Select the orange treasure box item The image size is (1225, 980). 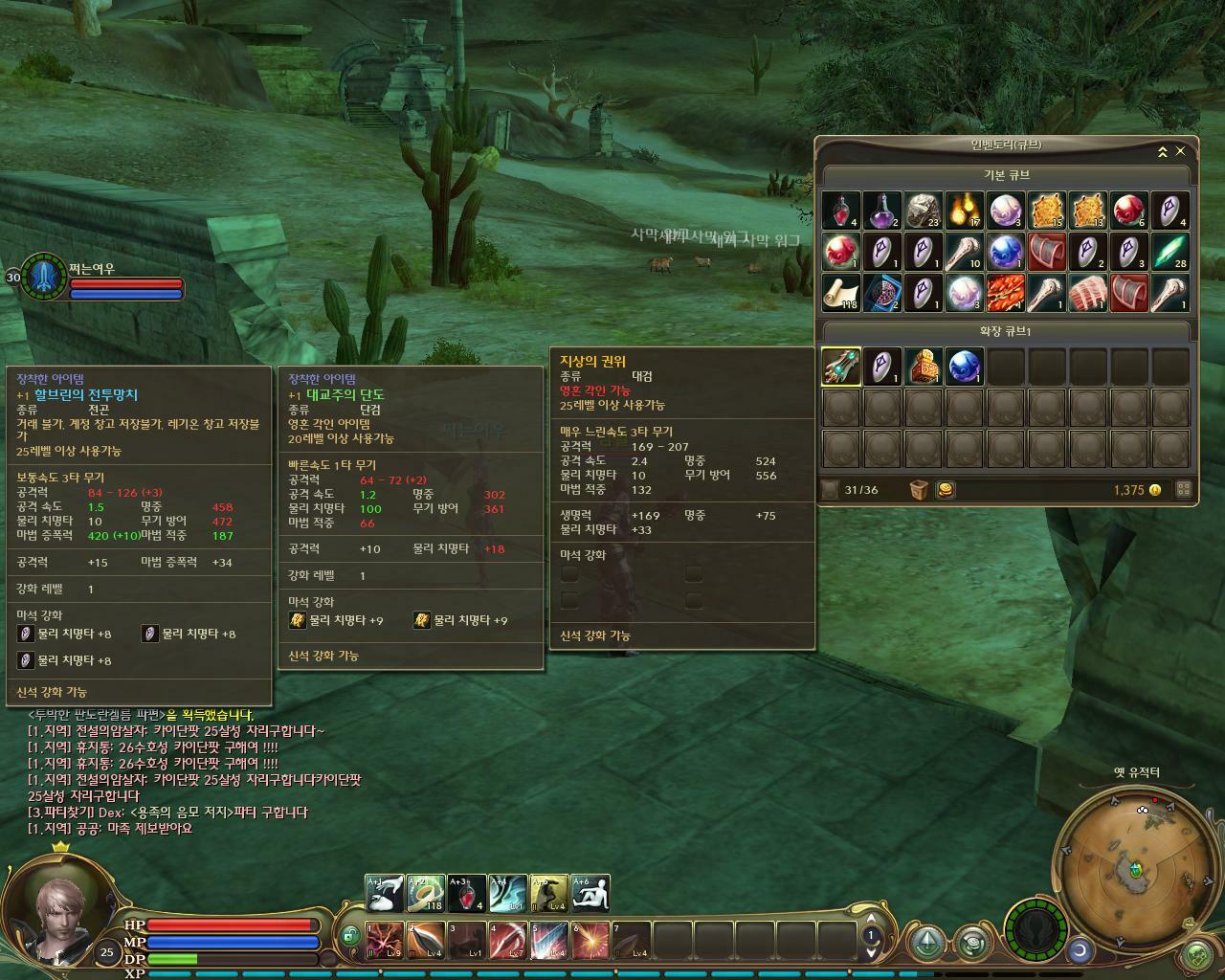point(924,367)
